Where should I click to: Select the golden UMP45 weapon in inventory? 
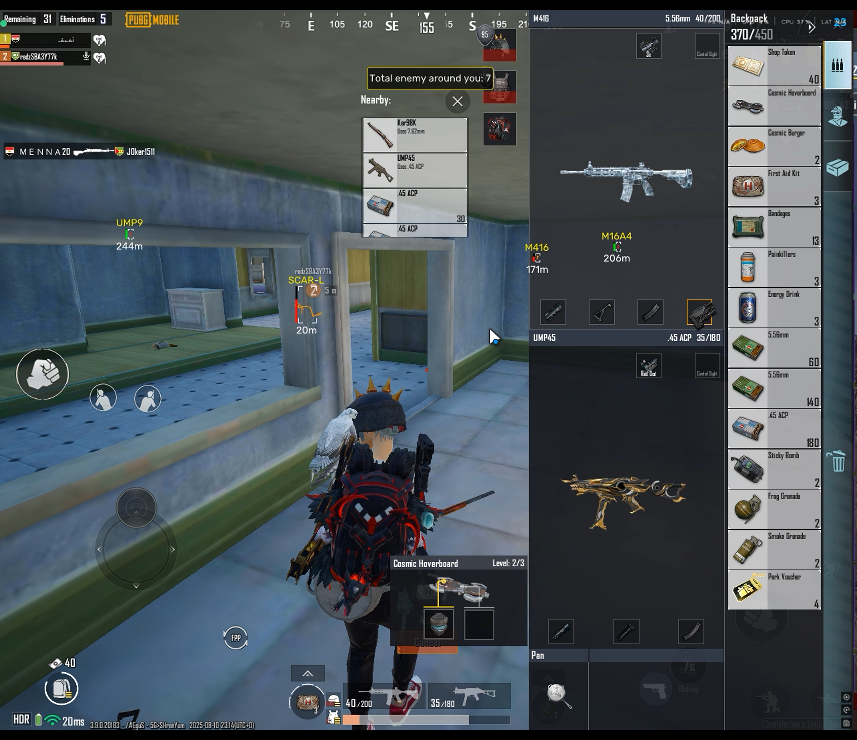pyautogui.click(x=625, y=490)
